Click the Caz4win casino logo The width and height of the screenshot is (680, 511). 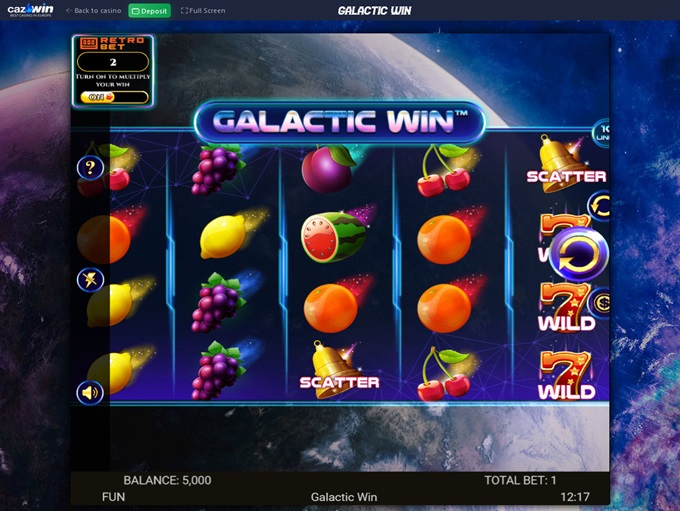[30, 10]
